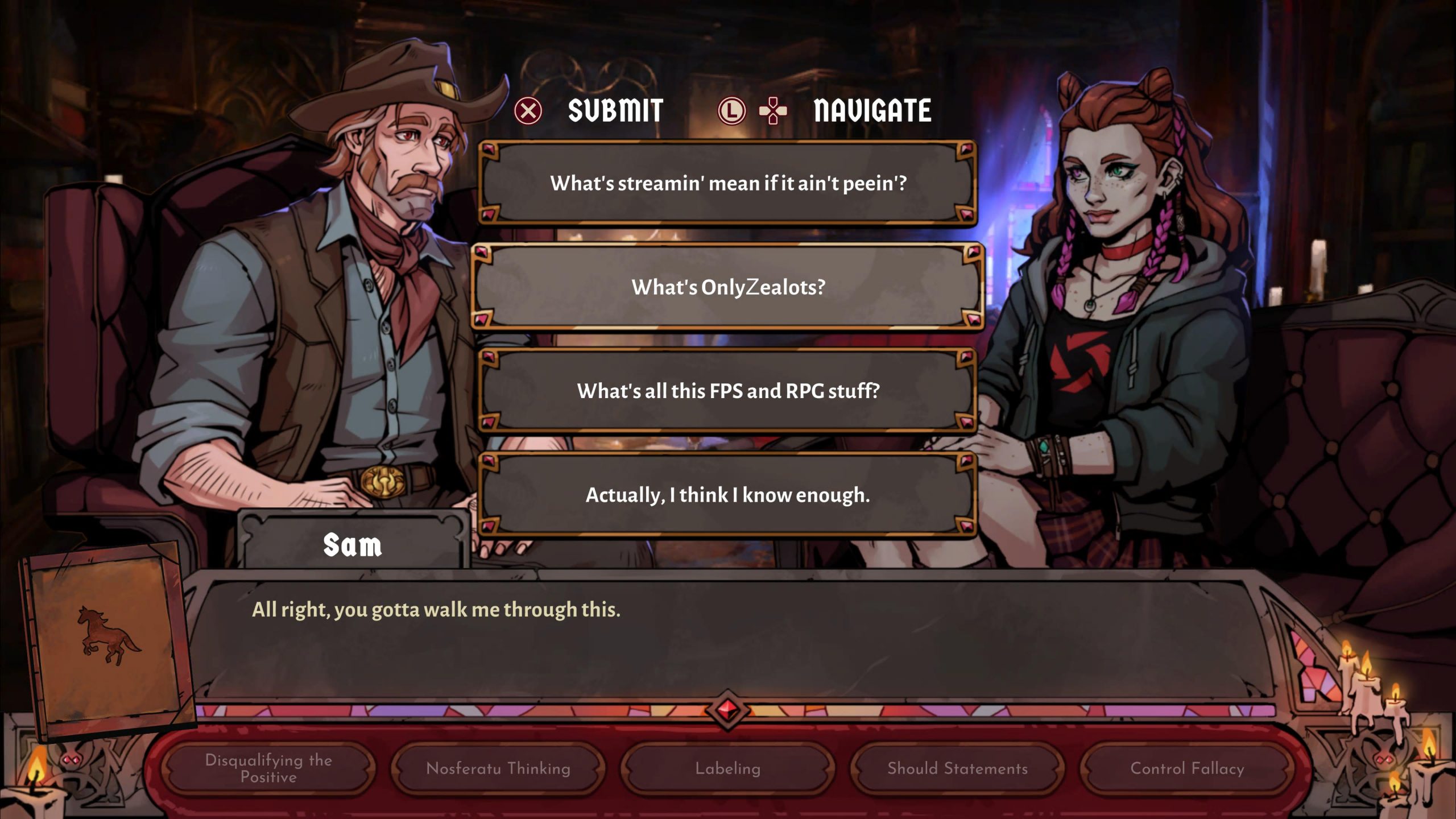Image resolution: width=1456 pixels, height=819 pixels.
Task: Choose "What's streamin' mean if it ain't peein'?"
Action: 727,183
